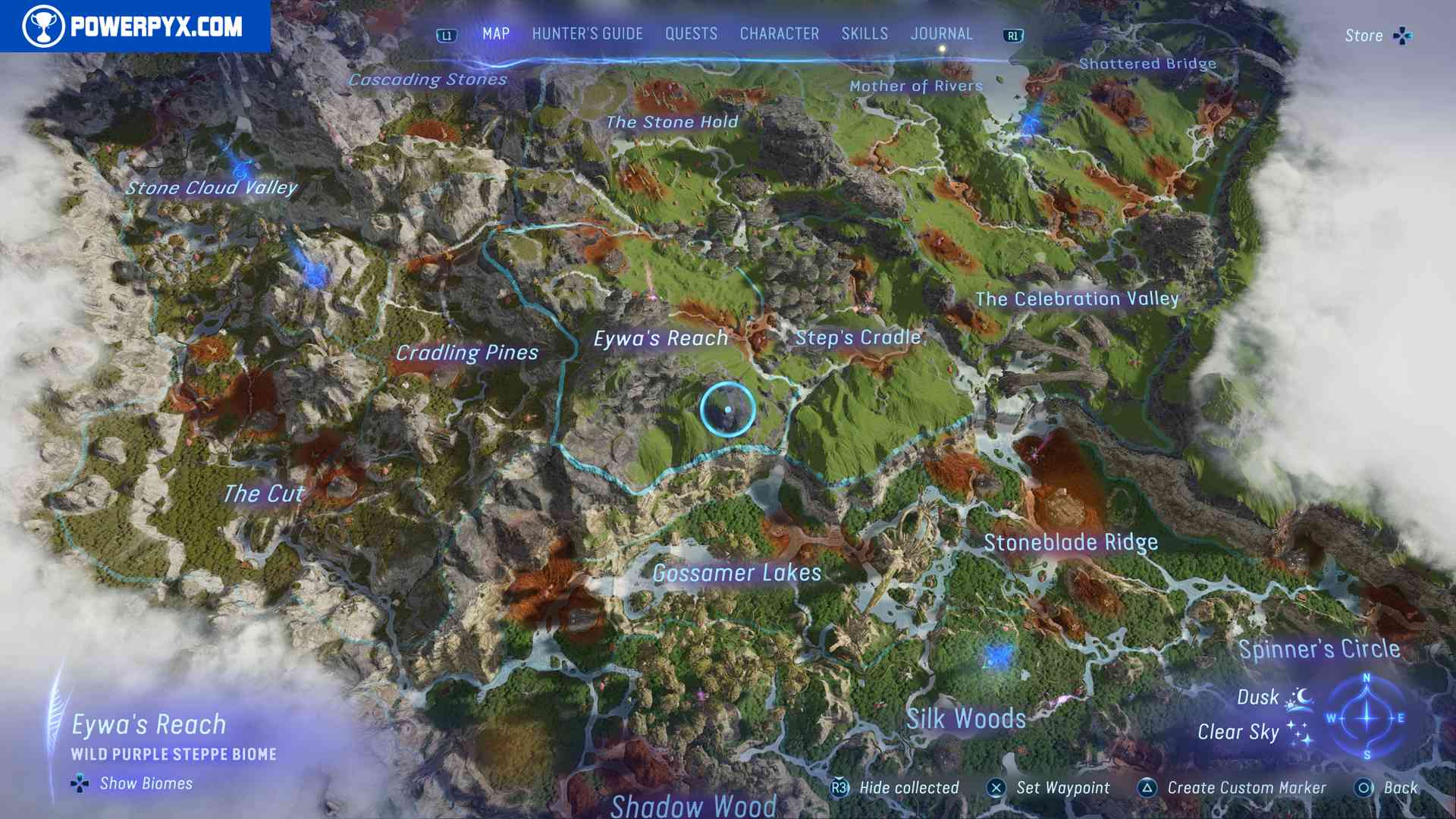The width and height of the screenshot is (1456, 819).
Task: Select the circled waypoint marker in Eywa's Reach
Action: (729, 409)
